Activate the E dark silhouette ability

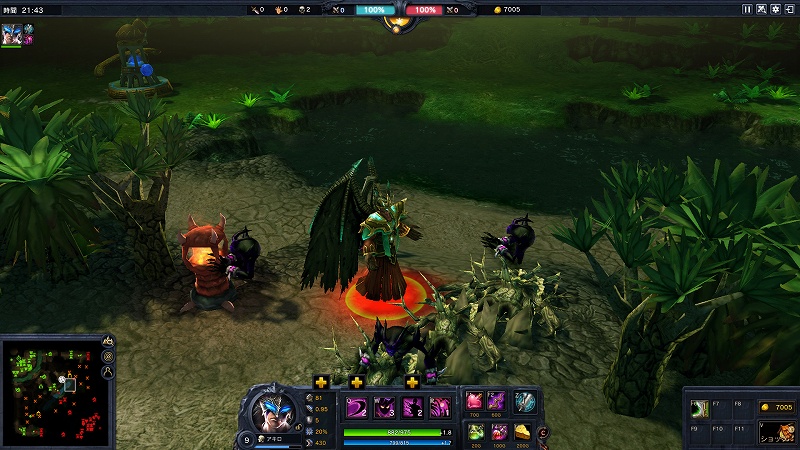point(412,406)
